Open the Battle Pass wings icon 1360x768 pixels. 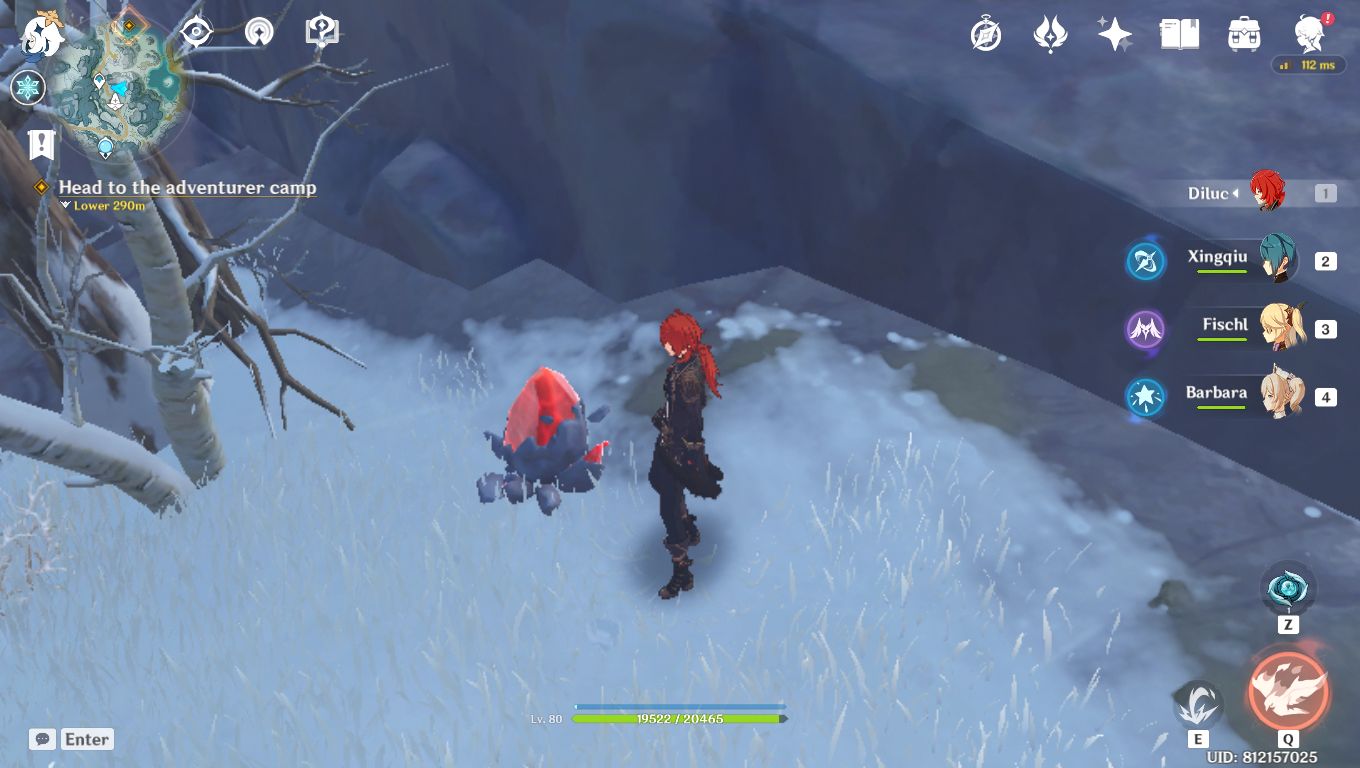tap(1049, 33)
